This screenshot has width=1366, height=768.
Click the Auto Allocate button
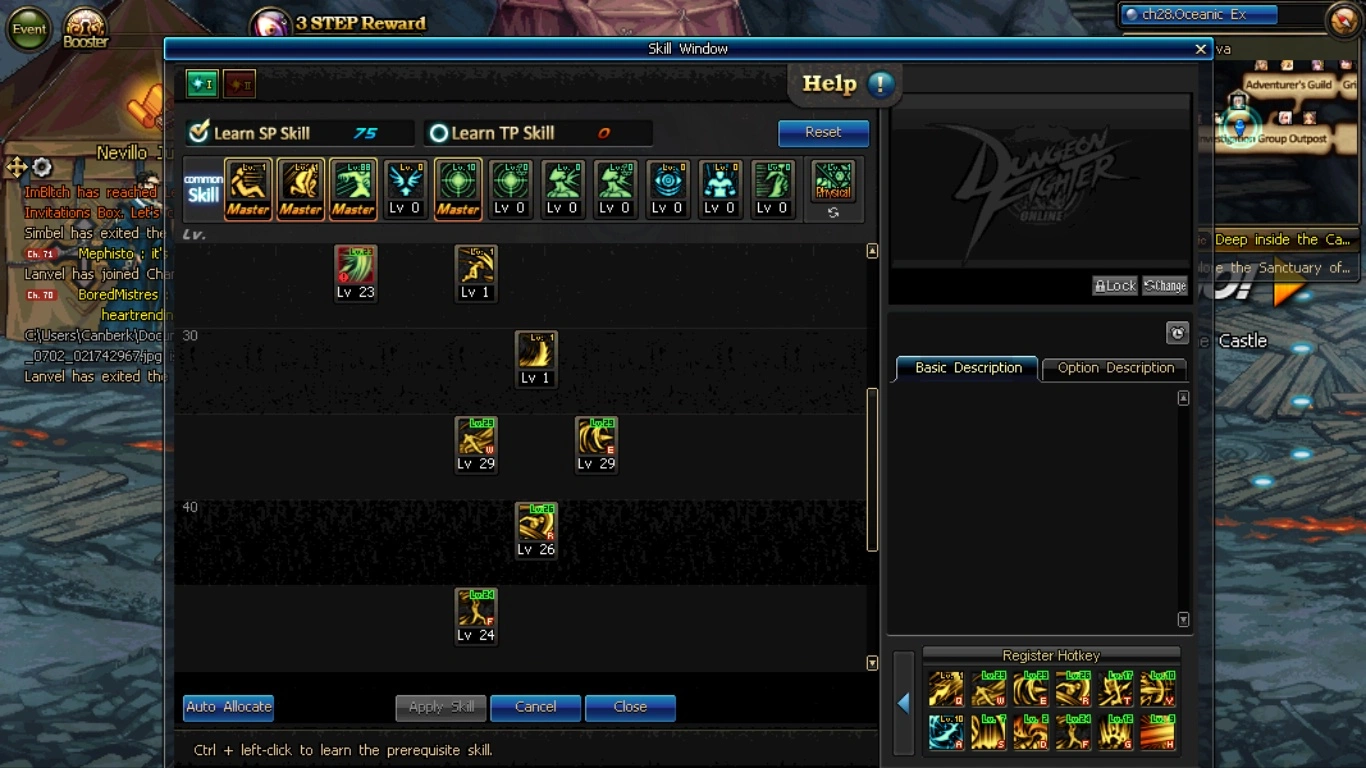[x=228, y=707]
